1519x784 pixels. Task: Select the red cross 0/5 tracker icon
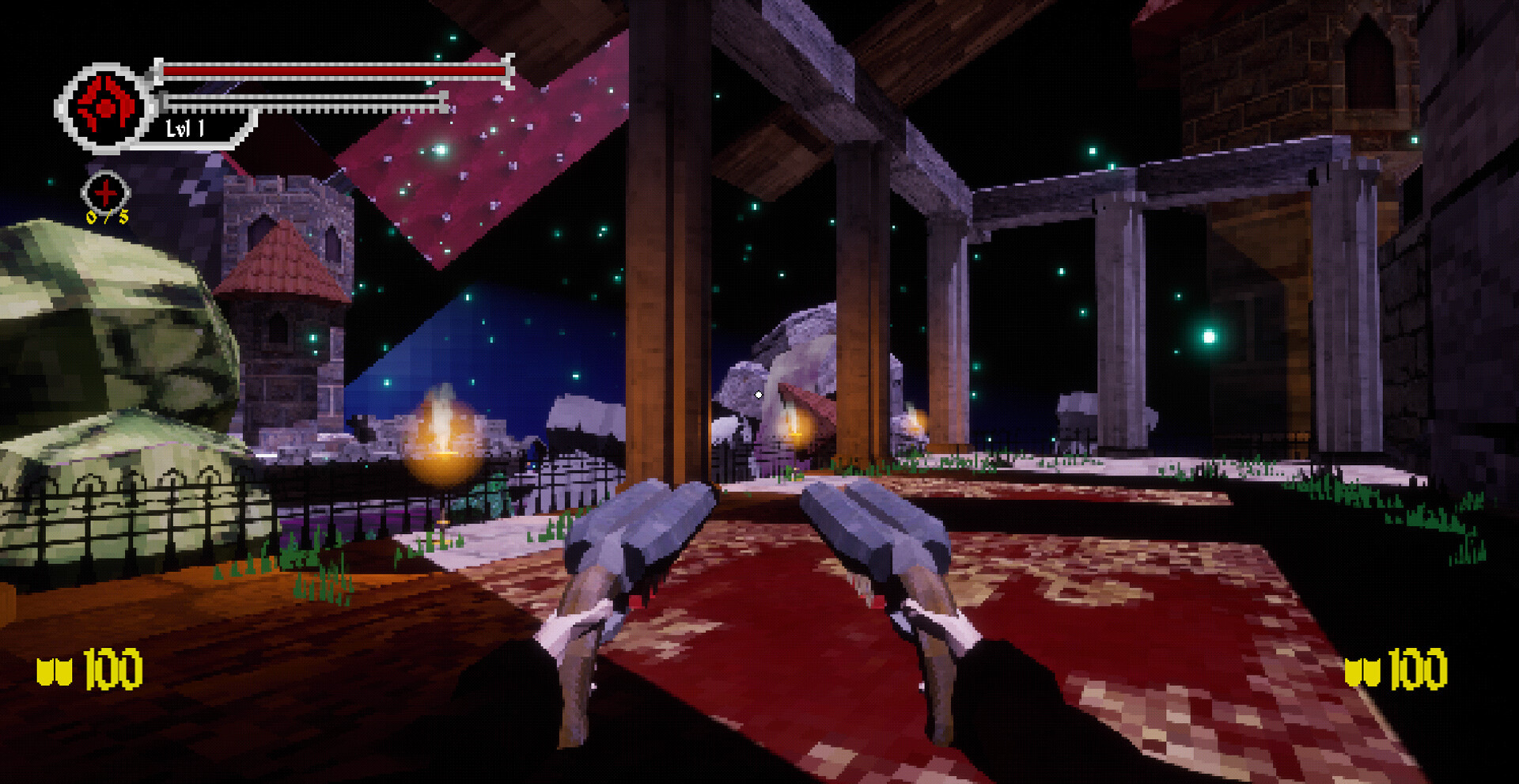[x=105, y=192]
